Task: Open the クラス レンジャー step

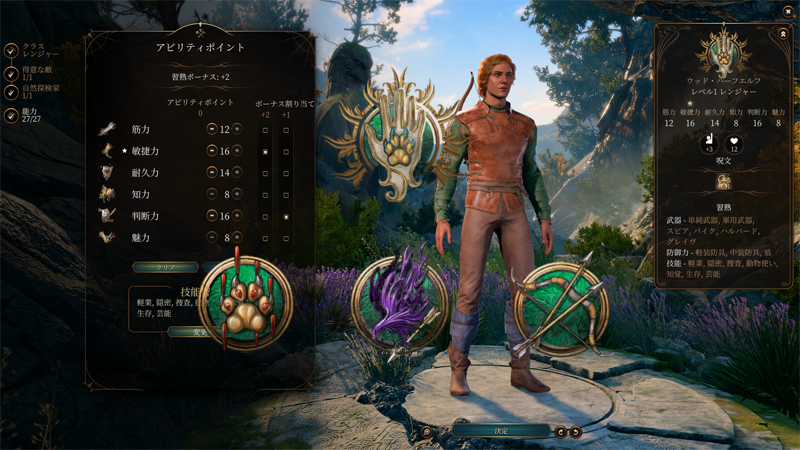Action: [x=11, y=51]
